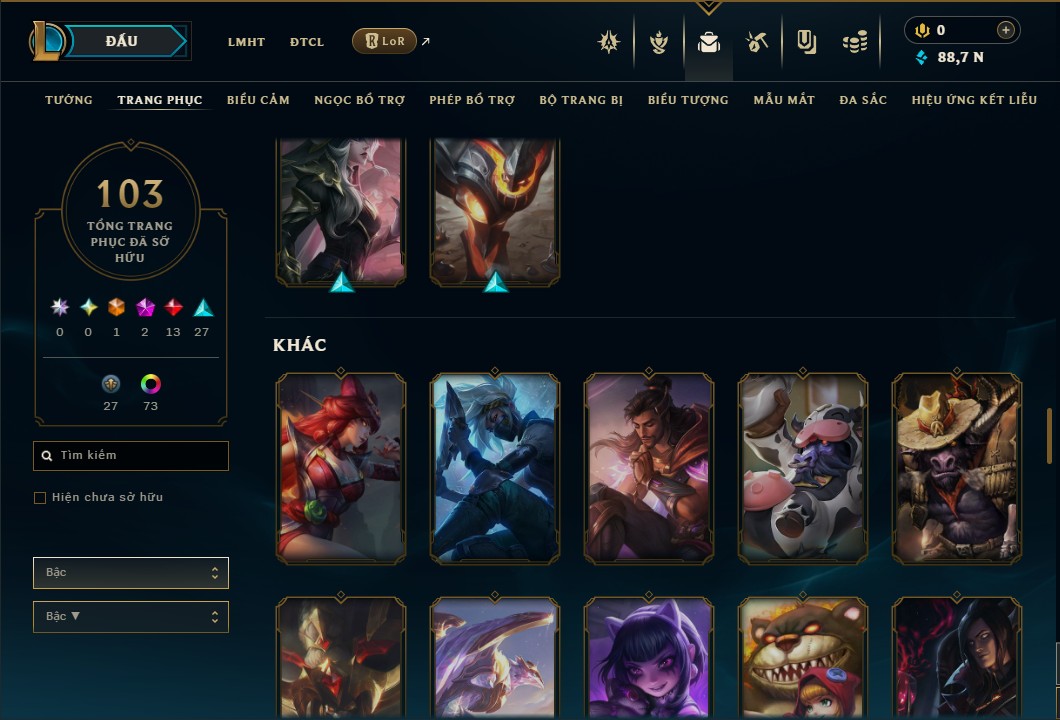Click the ĐẤU play button
Screen dimensions: 1060x720
[x=121, y=41]
